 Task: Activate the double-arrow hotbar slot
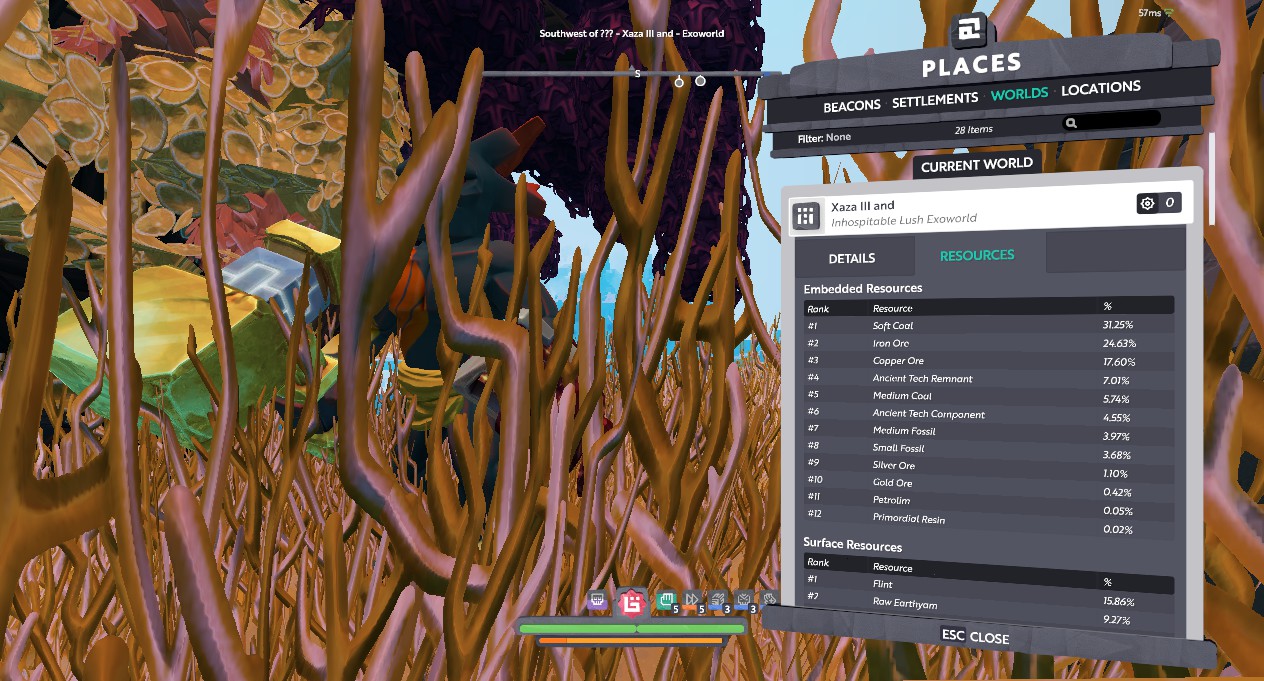click(693, 601)
